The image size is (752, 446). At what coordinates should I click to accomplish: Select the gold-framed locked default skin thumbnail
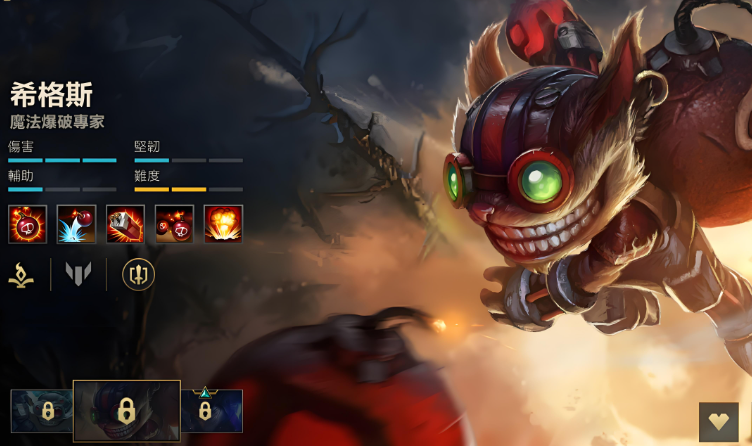pos(126,411)
